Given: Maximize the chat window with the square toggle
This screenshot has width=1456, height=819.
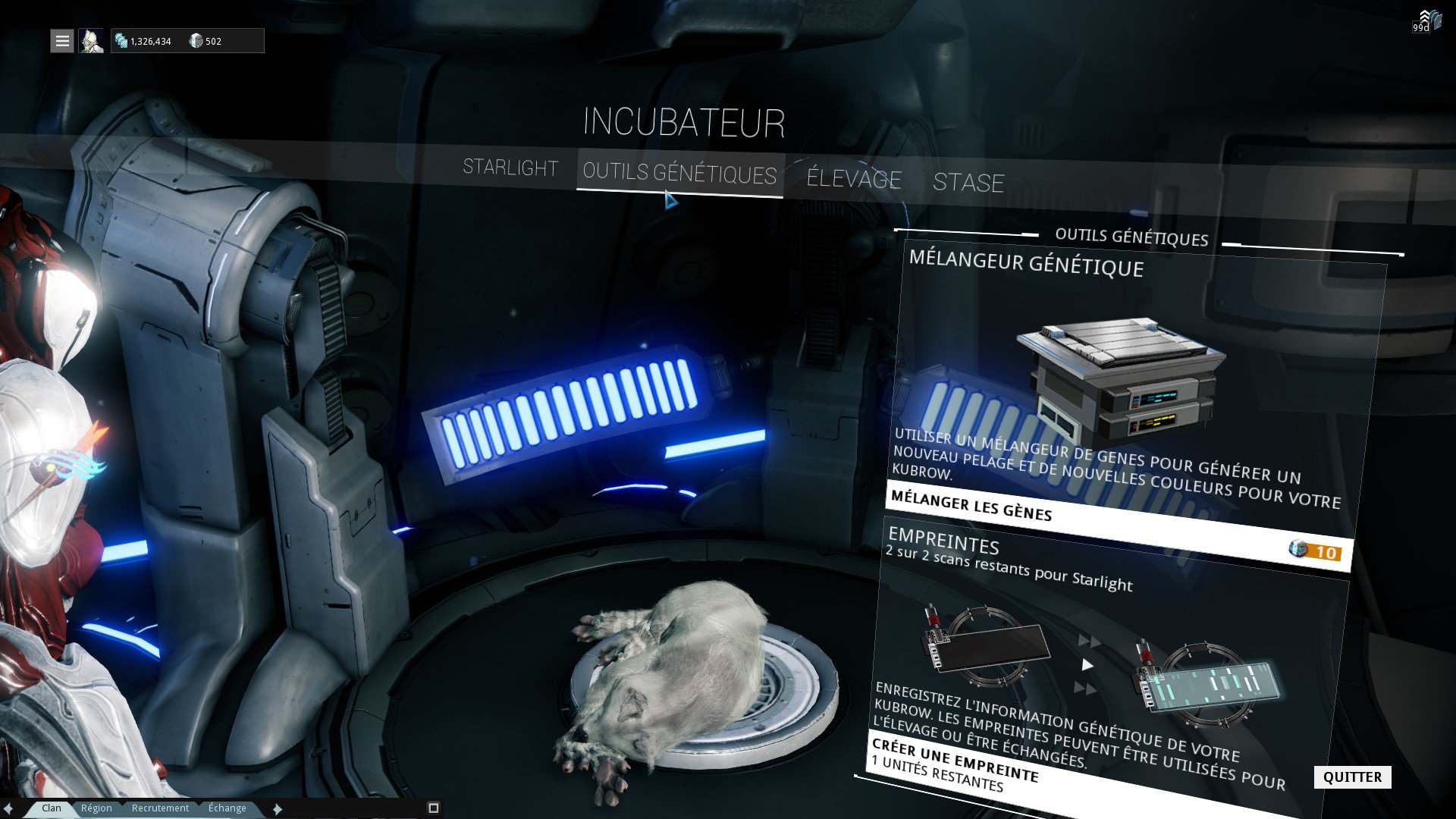Looking at the screenshot, I should tap(434, 808).
